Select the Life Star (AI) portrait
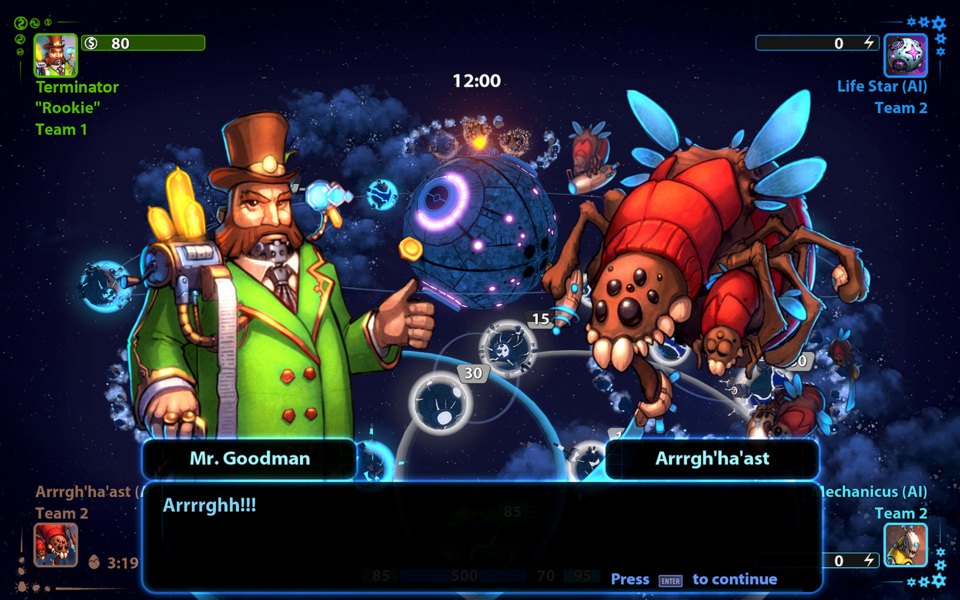This screenshot has height=600, width=960. pos(905,55)
